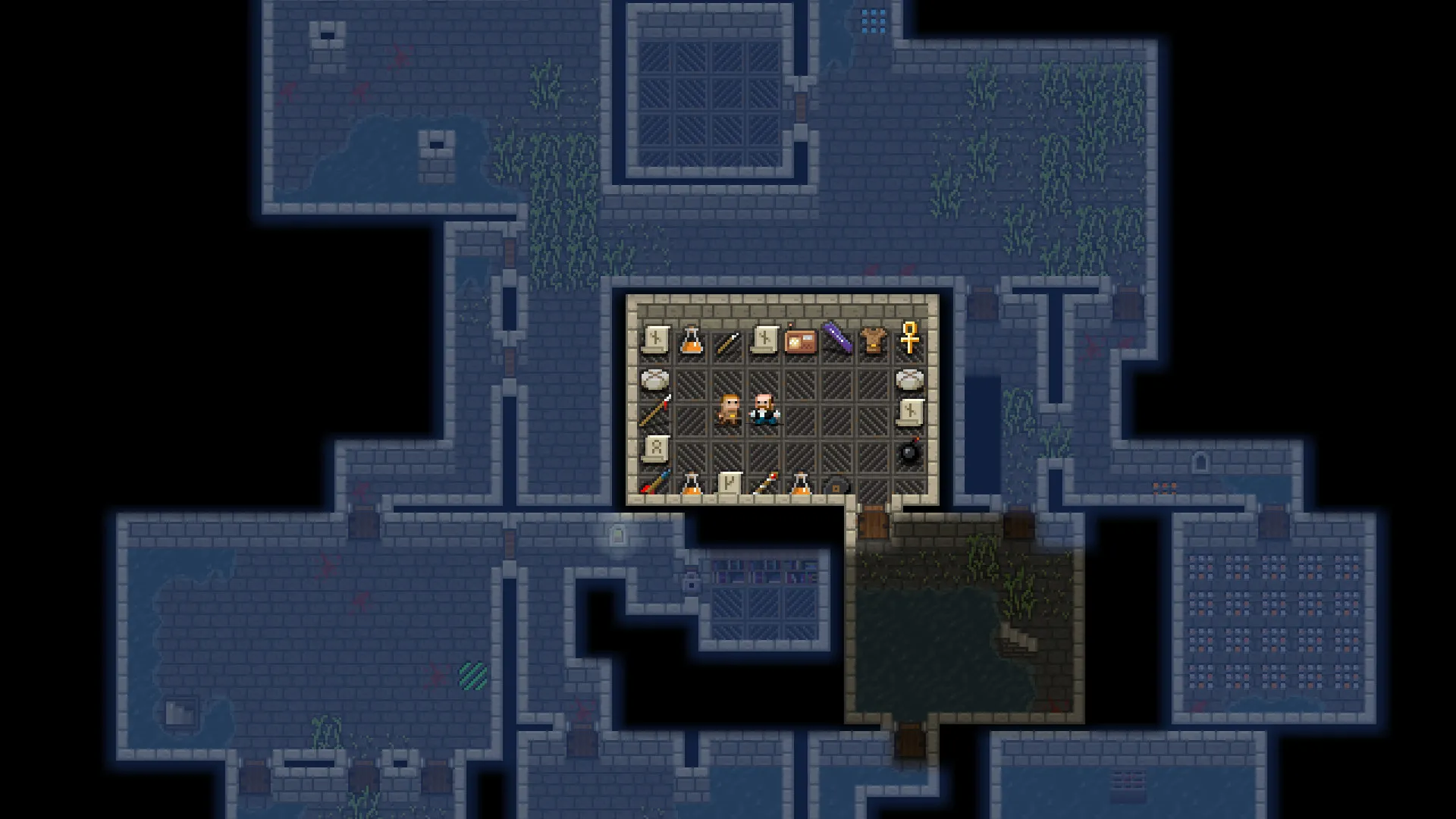
Task: Pick up the red-tipped wand near the potions
Action: tap(765, 481)
